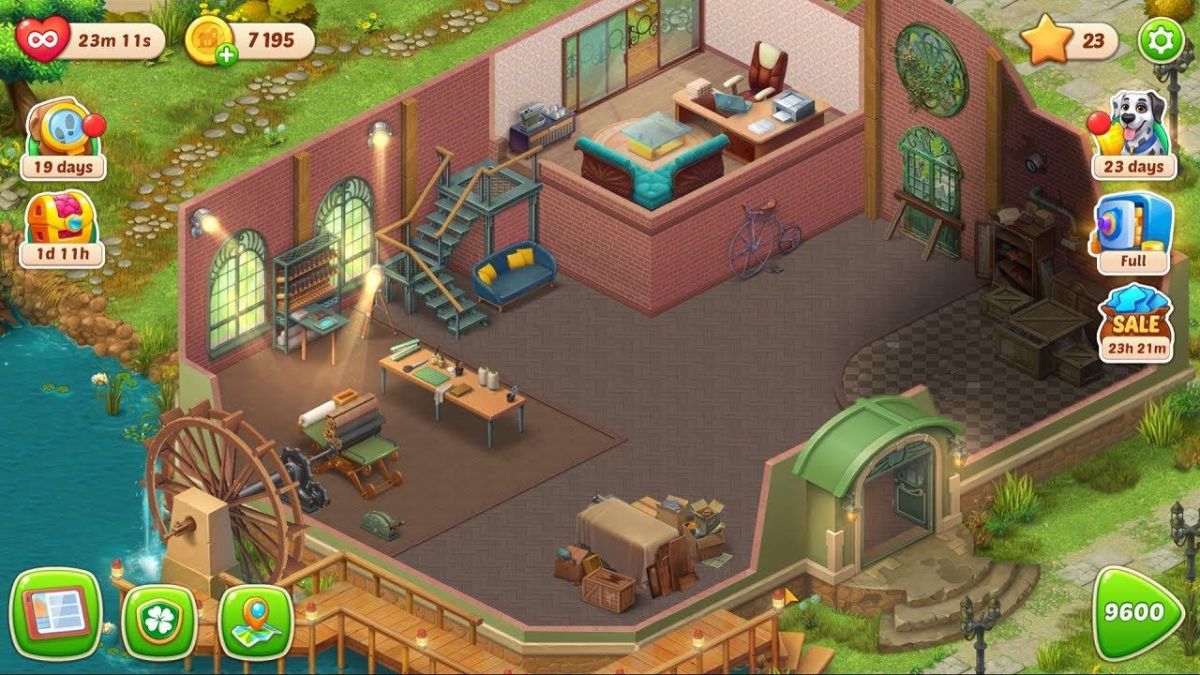Open the four-leaf clover button
This screenshot has width=1200, height=675.
[x=159, y=621]
